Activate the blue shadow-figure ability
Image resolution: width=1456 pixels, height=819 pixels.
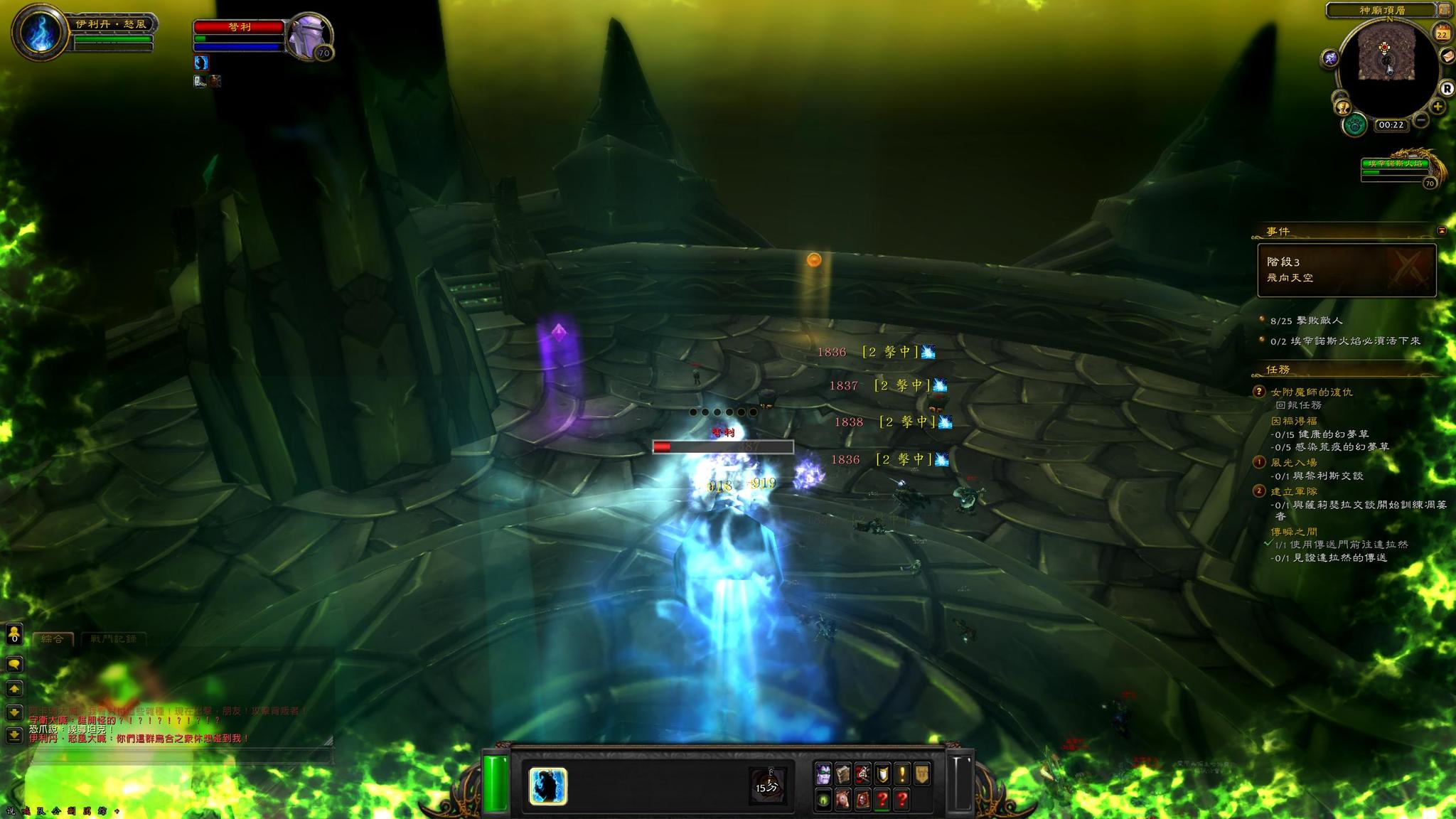[x=547, y=786]
